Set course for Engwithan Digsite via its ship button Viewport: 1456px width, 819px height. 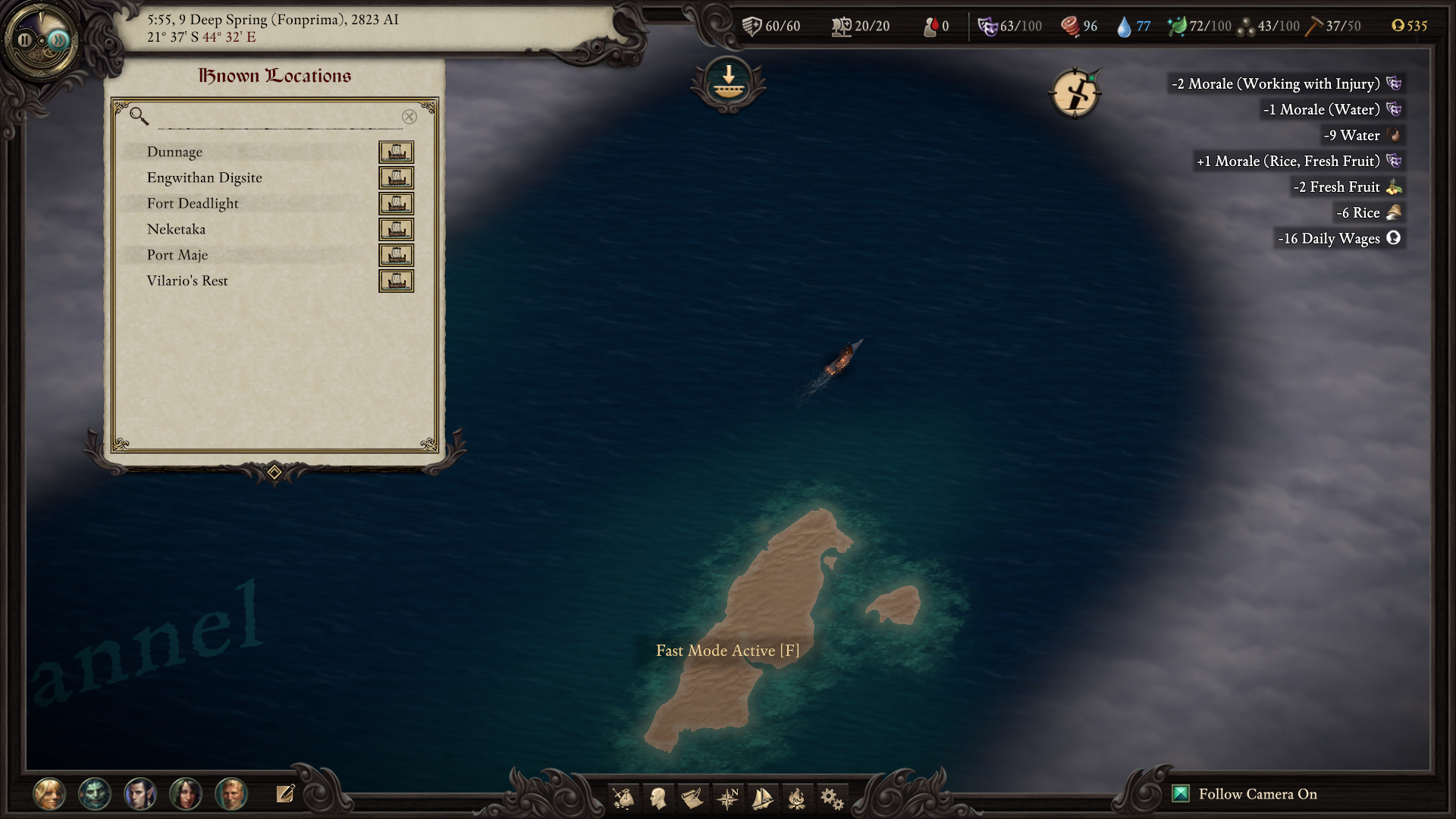pos(396,178)
